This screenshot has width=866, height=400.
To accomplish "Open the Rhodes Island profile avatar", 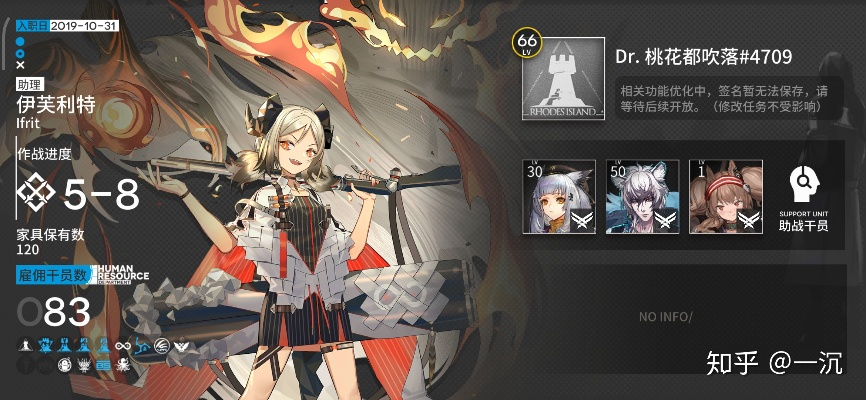I will pos(563,80).
